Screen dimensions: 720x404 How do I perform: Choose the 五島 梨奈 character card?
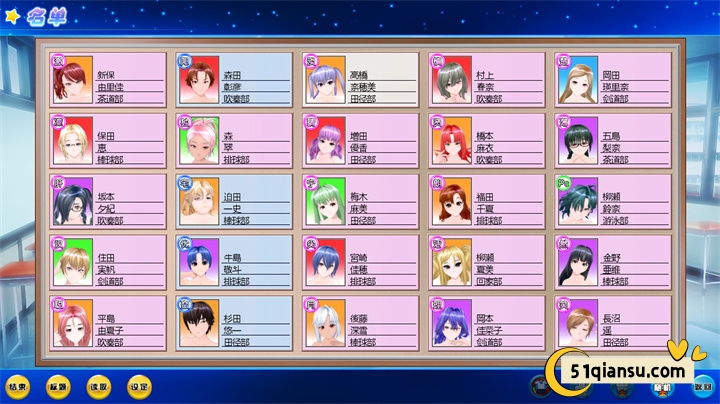coord(612,141)
